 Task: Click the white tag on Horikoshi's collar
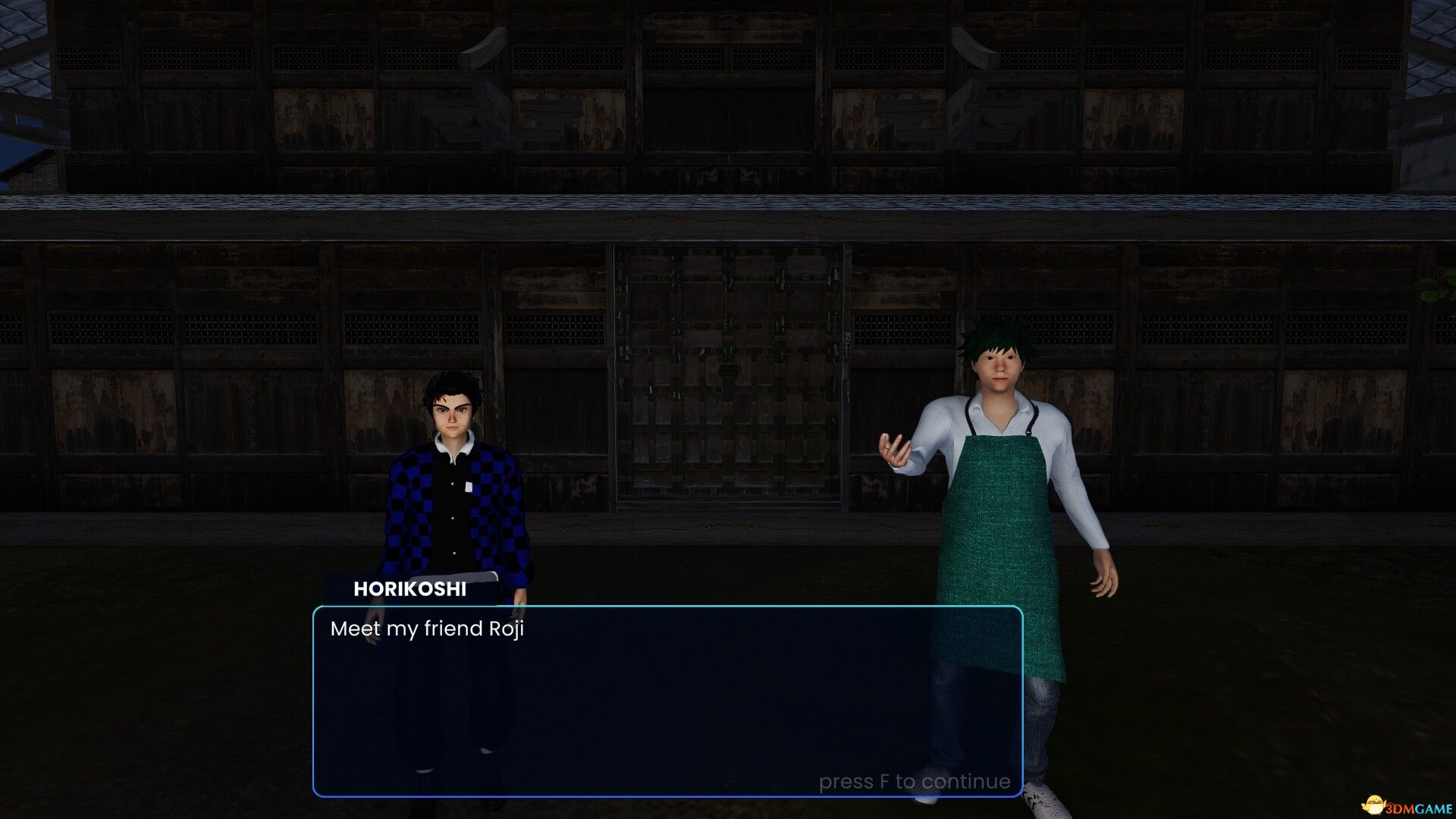click(470, 485)
